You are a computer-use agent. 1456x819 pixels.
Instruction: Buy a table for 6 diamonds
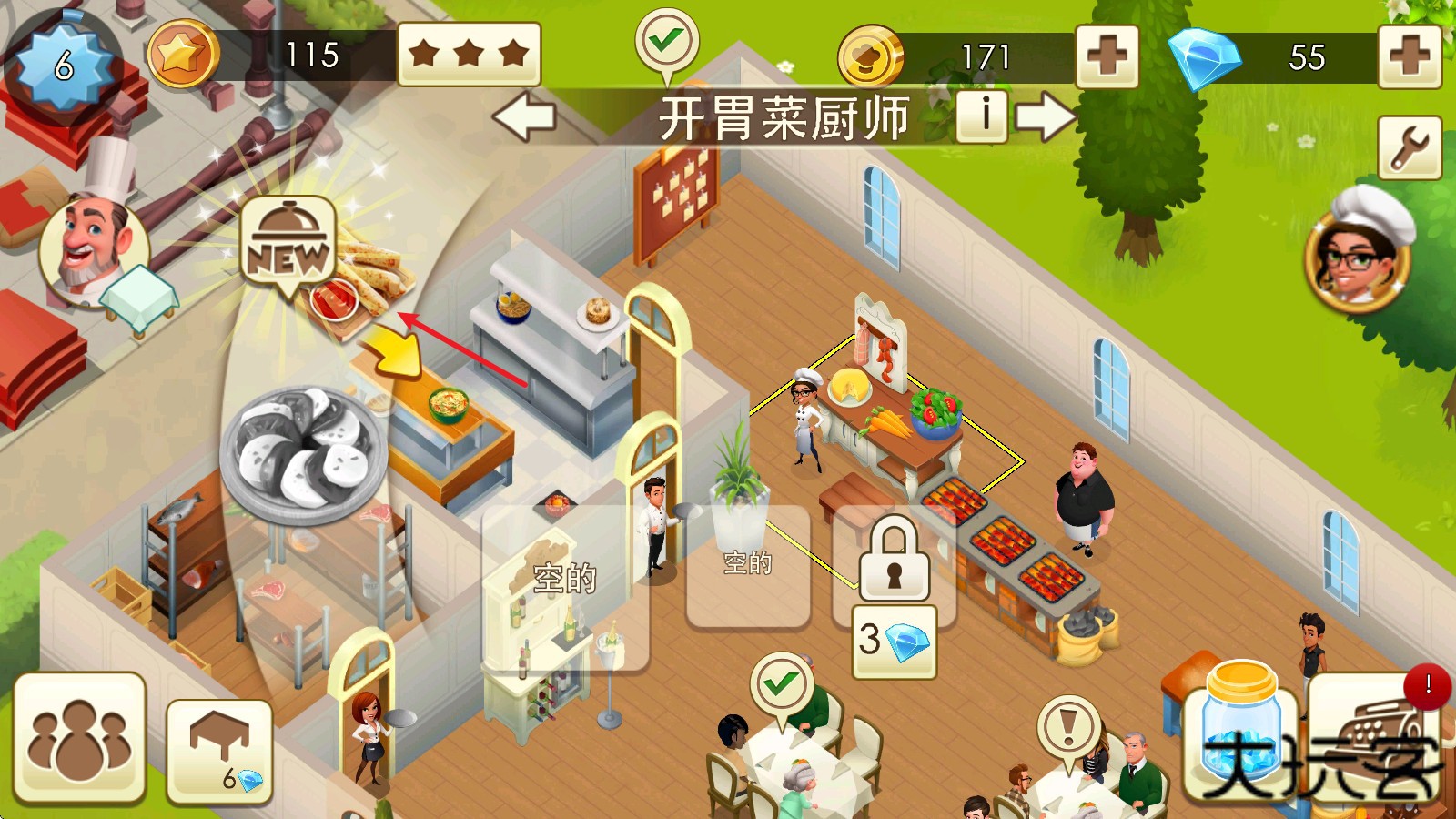(x=220, y=752)
